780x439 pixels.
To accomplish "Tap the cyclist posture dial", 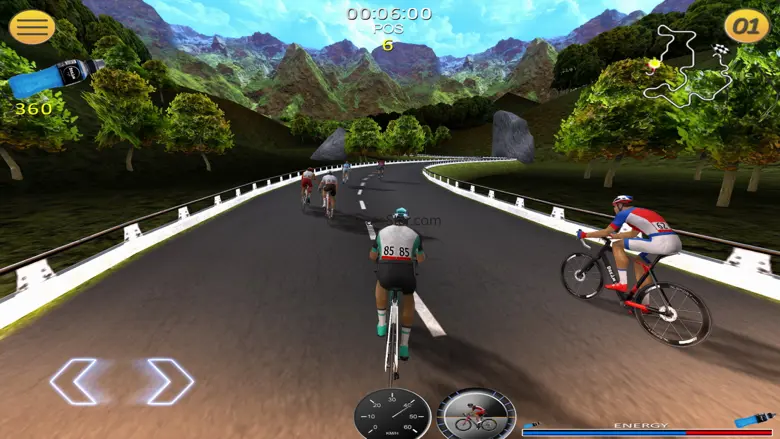I will pos(476,414).
